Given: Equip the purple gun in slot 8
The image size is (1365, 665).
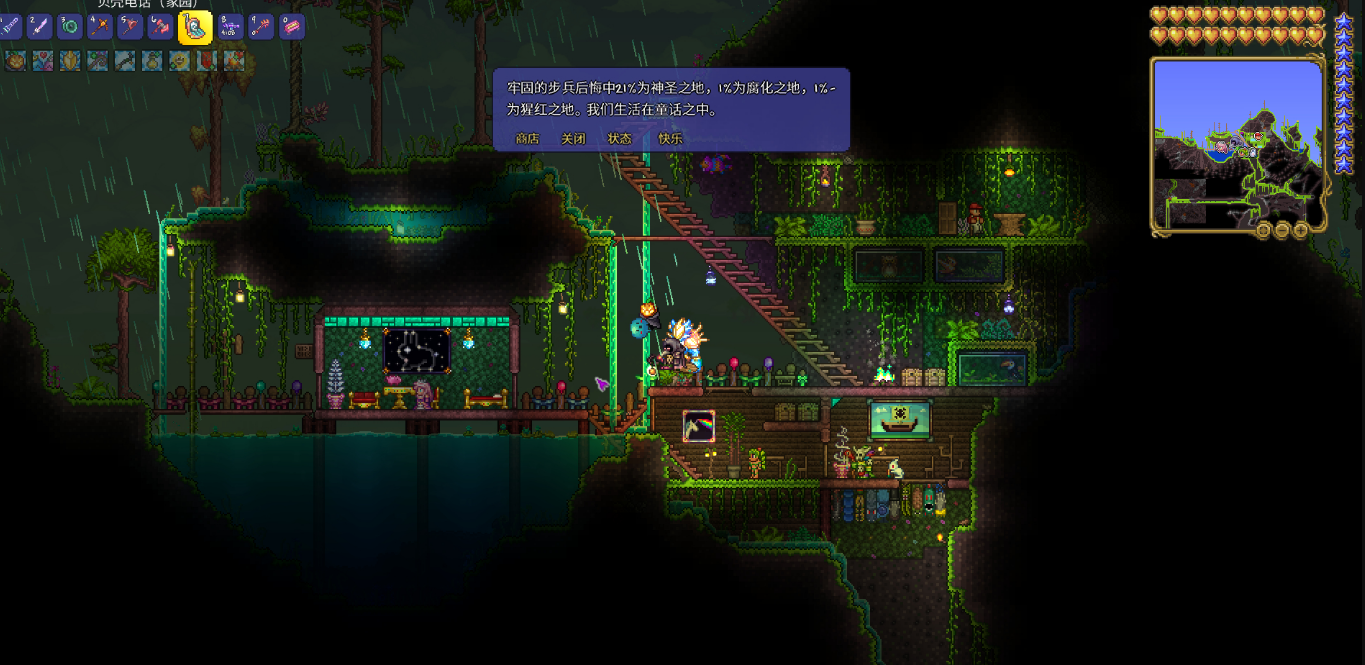Looking at the screenshot, I should 231,26.
